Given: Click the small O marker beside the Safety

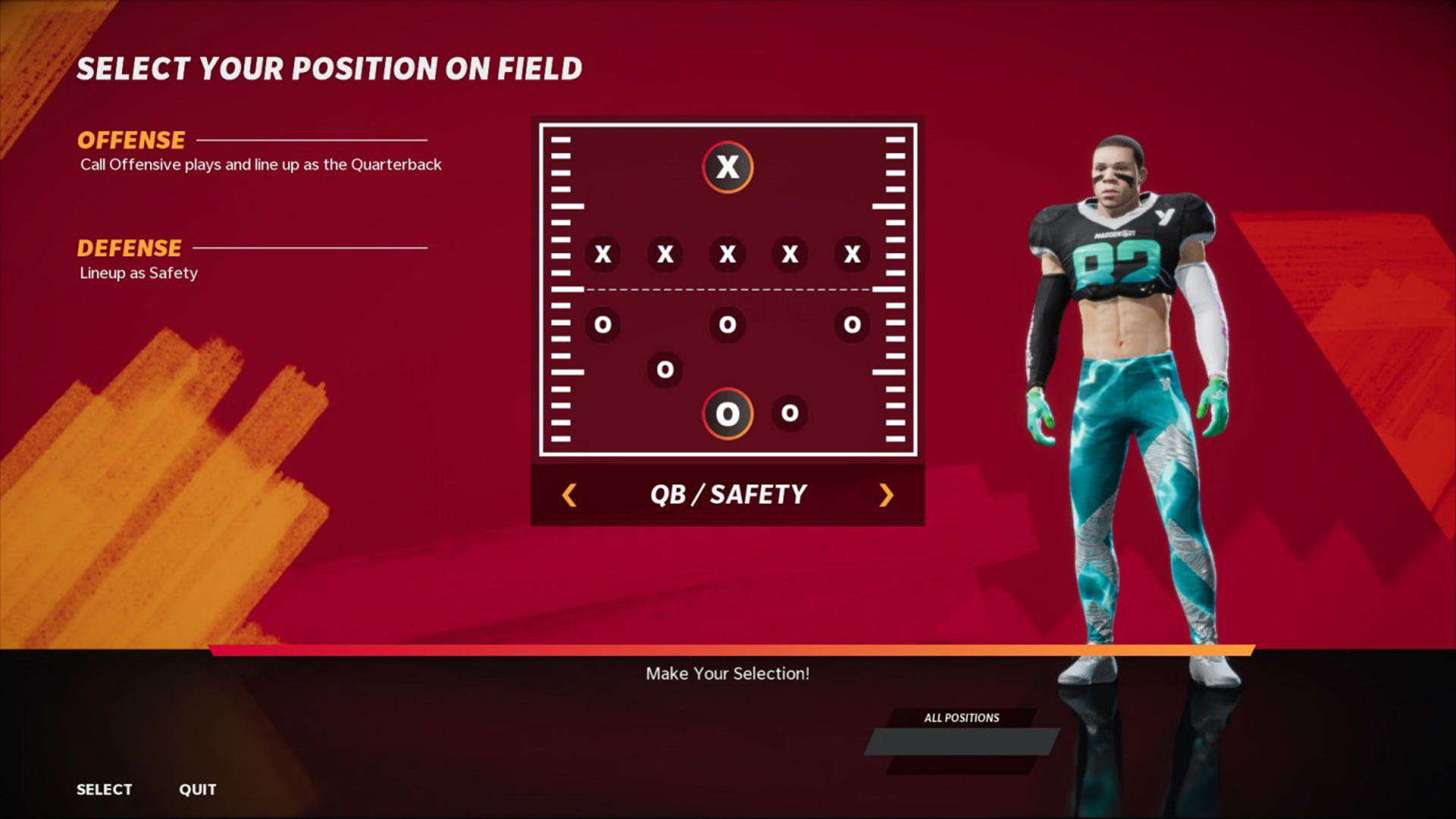Looking at the screenshot, I should (790, 413).
